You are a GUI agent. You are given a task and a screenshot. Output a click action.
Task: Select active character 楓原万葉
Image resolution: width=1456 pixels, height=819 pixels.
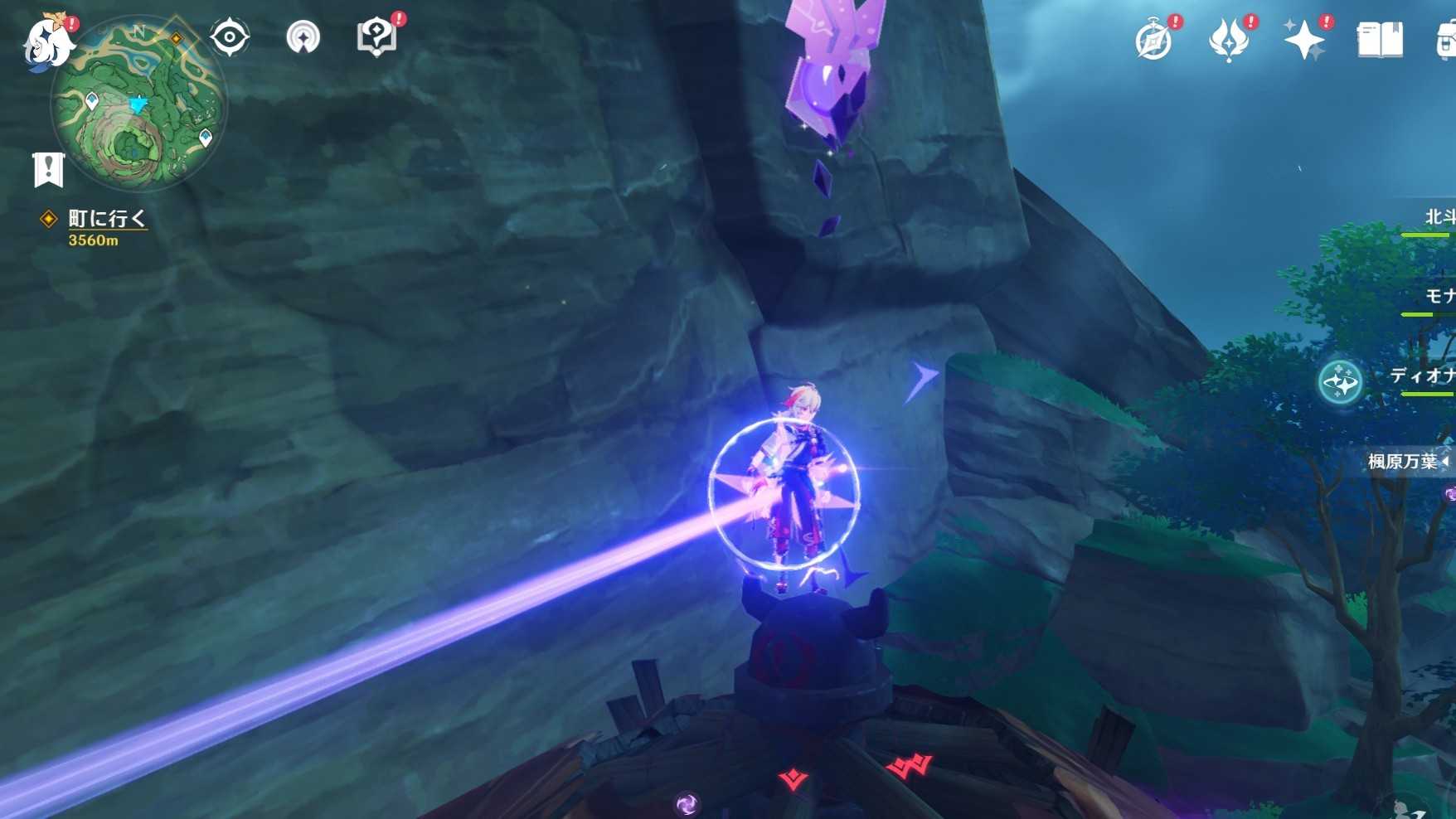click(x=1403, y=462)
